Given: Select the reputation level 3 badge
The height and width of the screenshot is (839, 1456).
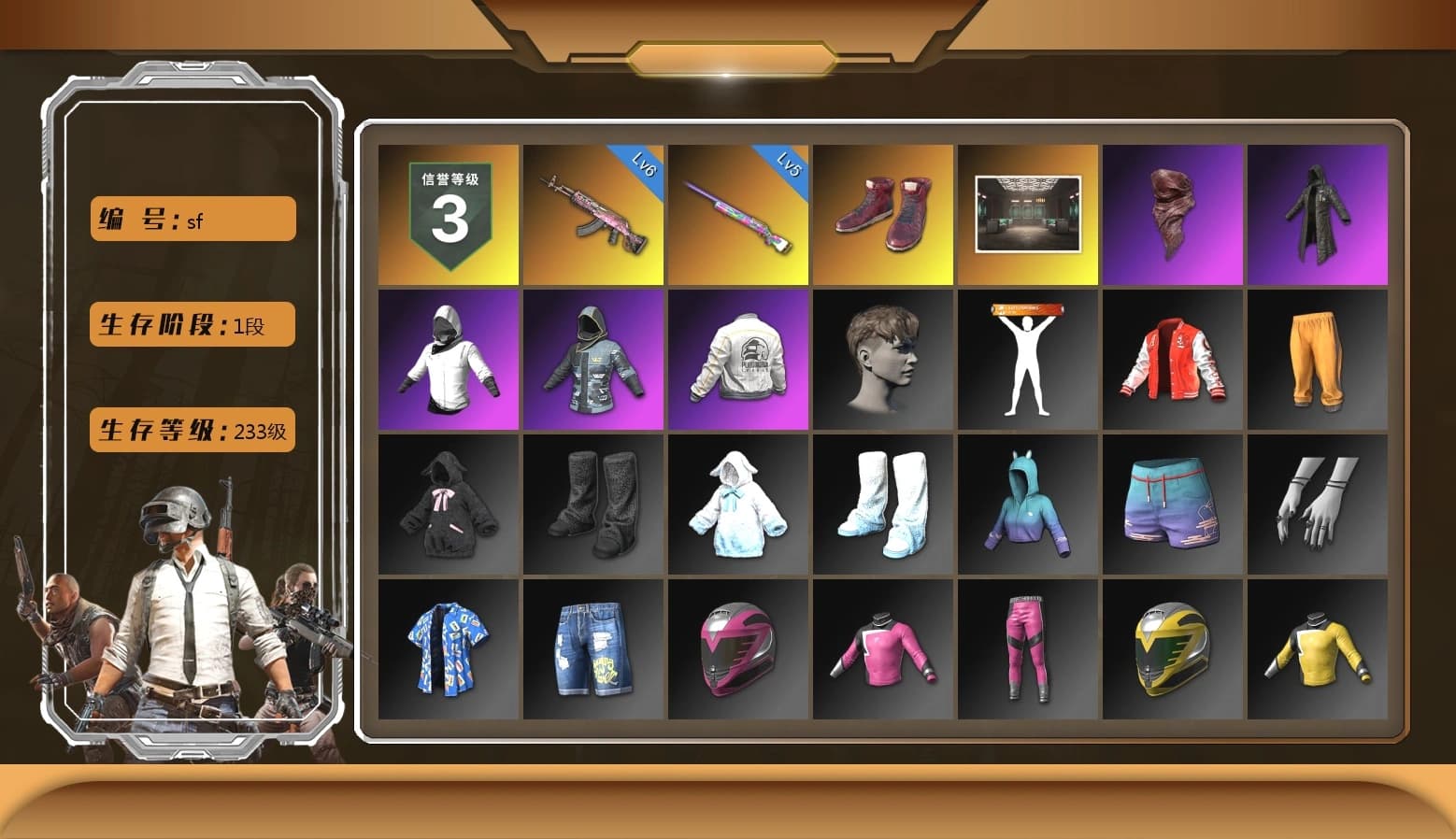Looking at the screenshot, I should [x=448, y=213].
